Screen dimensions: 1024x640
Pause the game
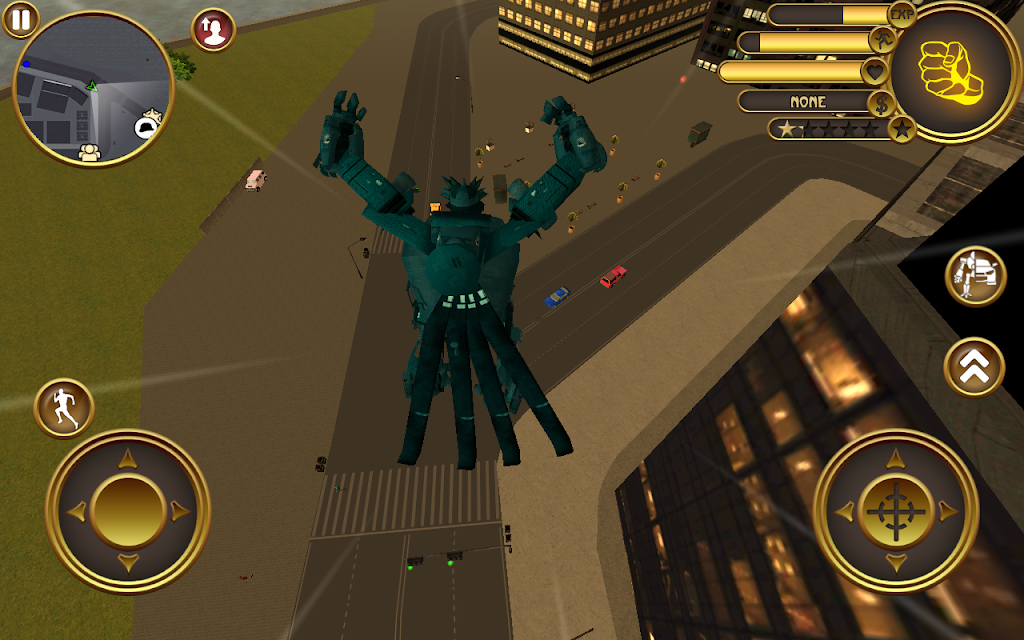19,18
